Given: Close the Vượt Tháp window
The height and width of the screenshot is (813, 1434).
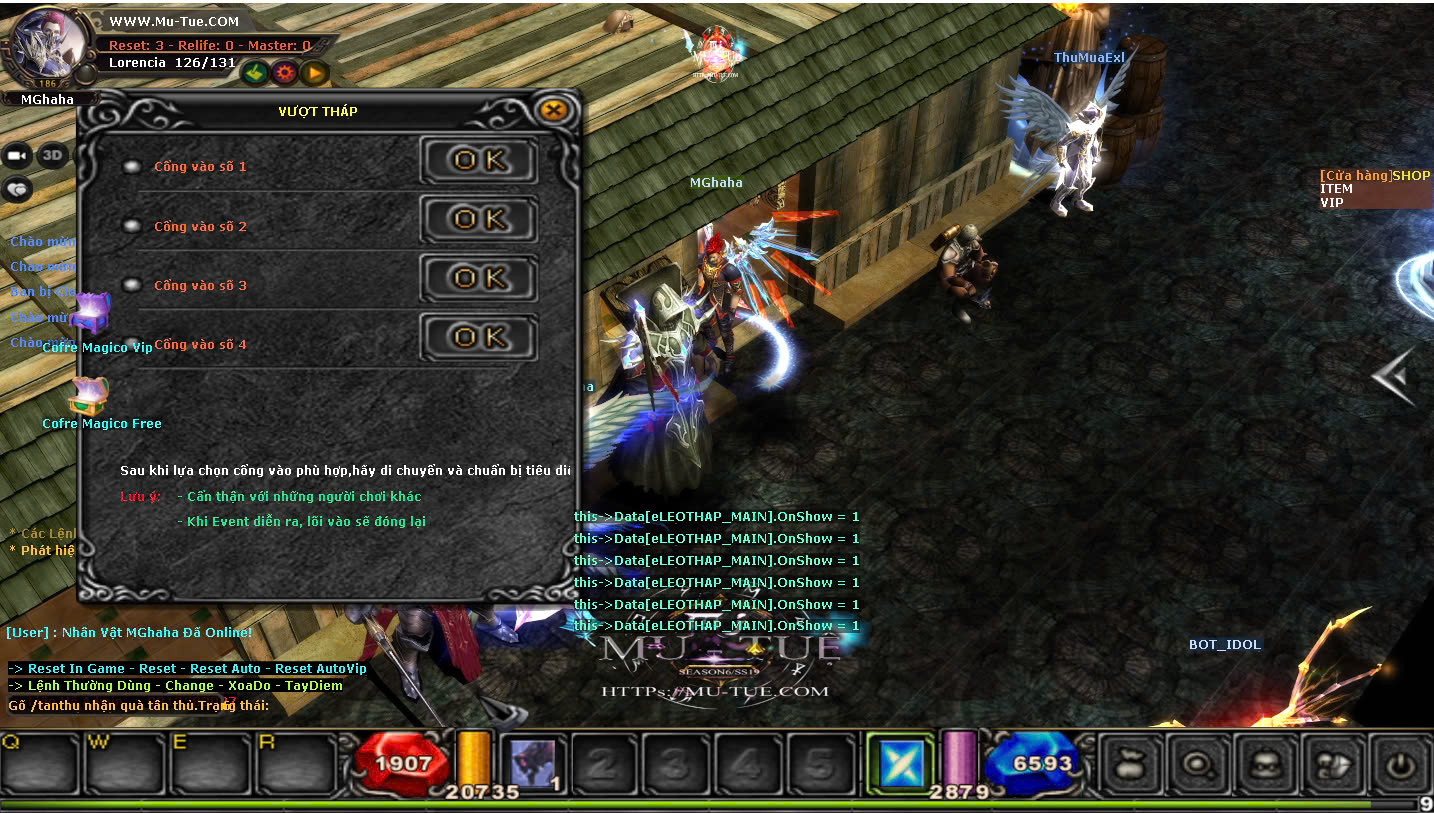Looking at the screenshot, I should (x=553, y=110).
